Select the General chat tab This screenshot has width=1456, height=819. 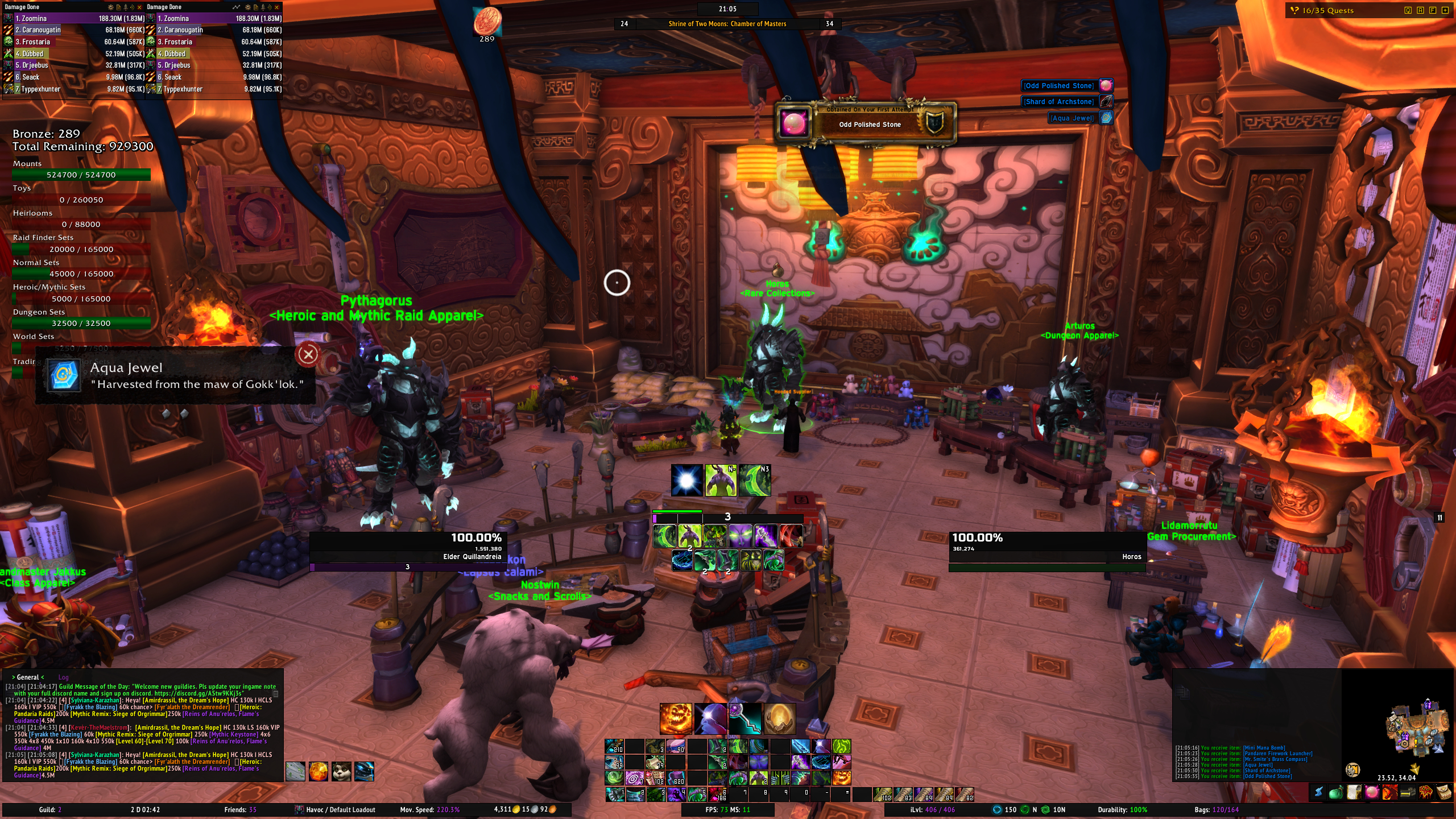[28, 677]
